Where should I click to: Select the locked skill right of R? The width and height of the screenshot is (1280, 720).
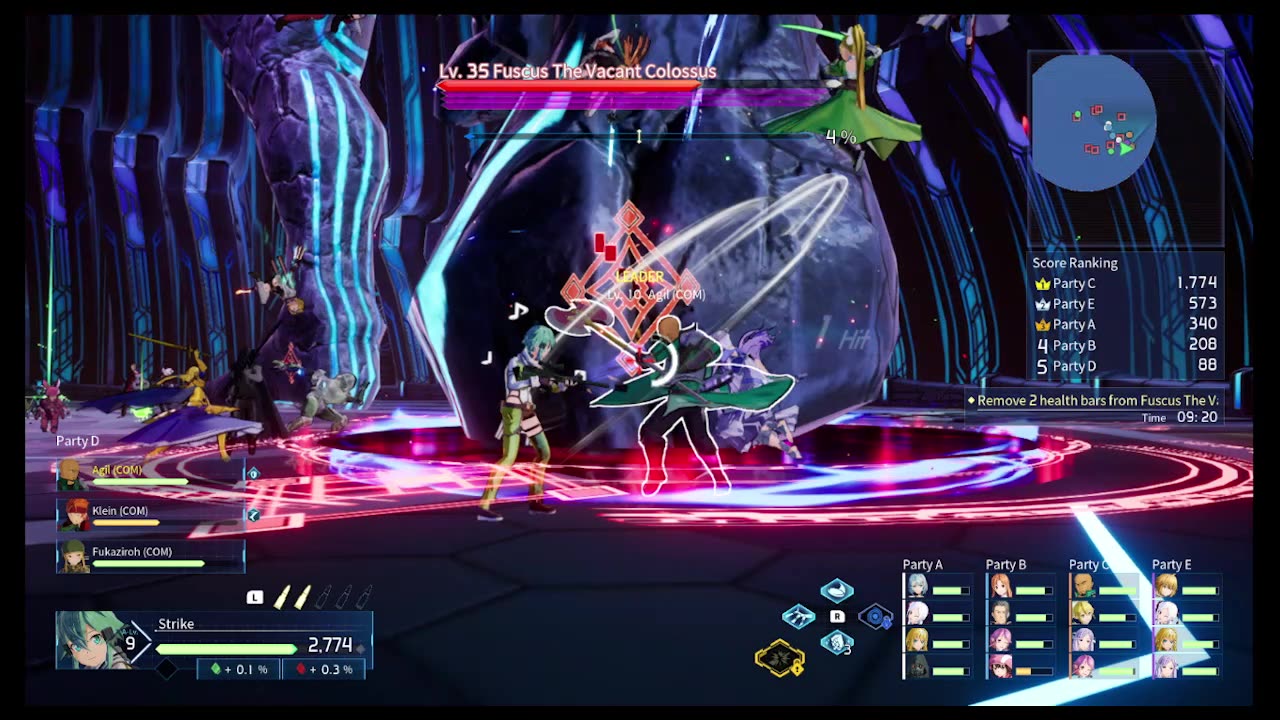(x=876, y=617)
